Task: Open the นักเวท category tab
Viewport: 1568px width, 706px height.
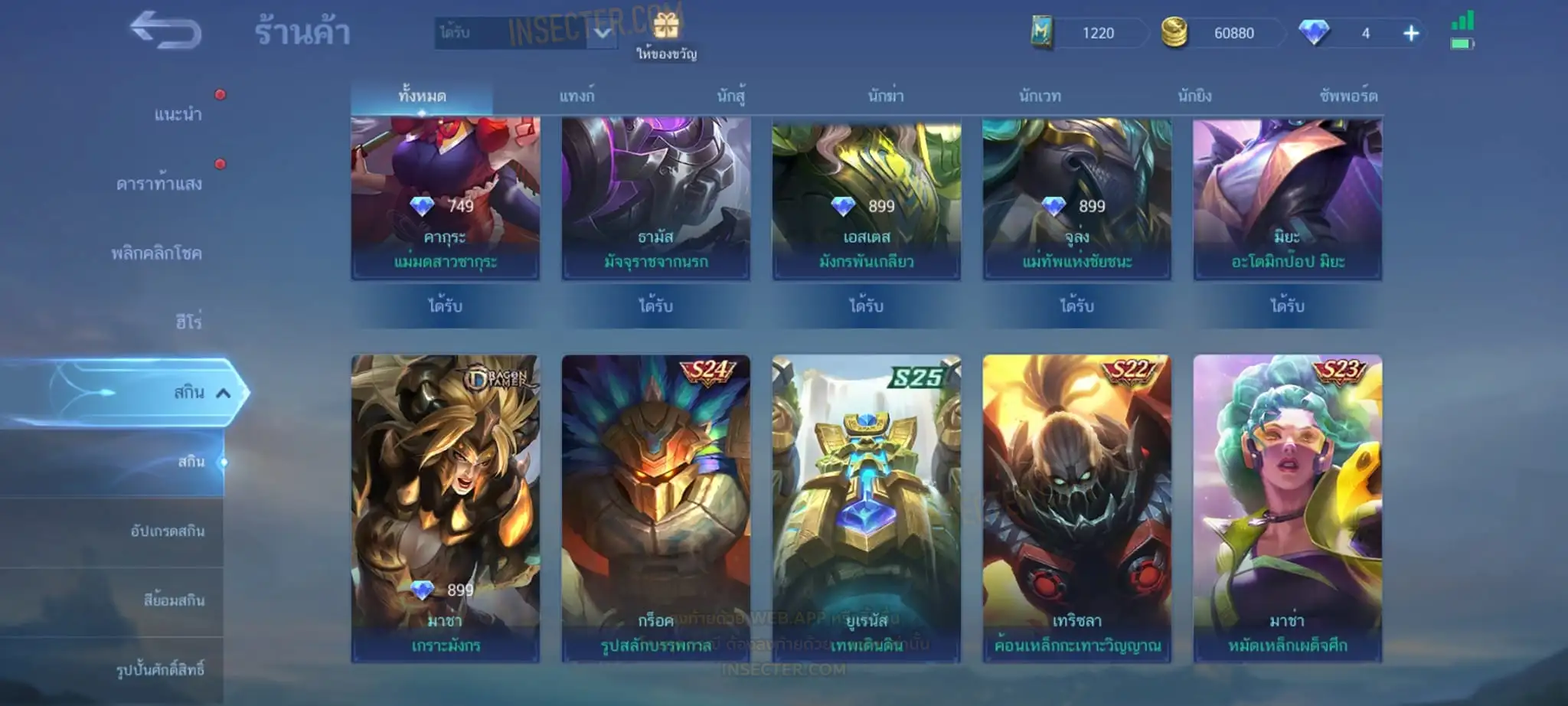Action: pos(1040,96)
